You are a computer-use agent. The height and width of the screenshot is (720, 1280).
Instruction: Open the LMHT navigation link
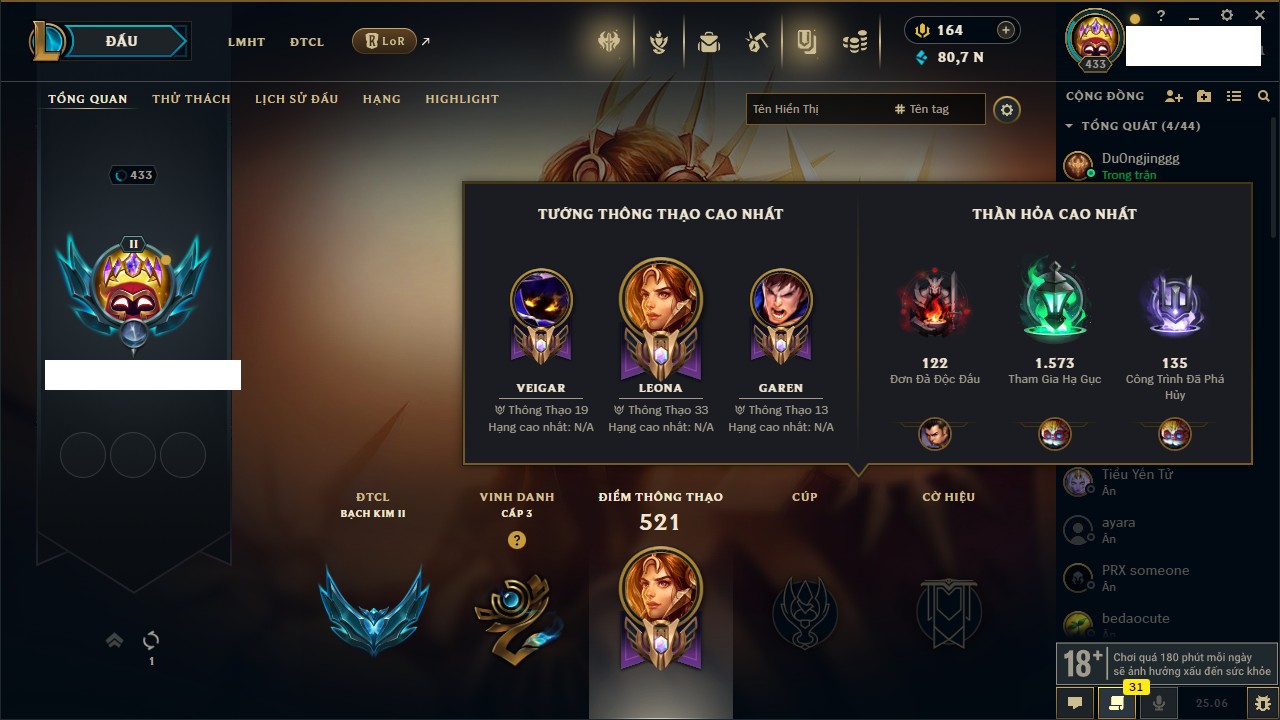tap(246, 42)
